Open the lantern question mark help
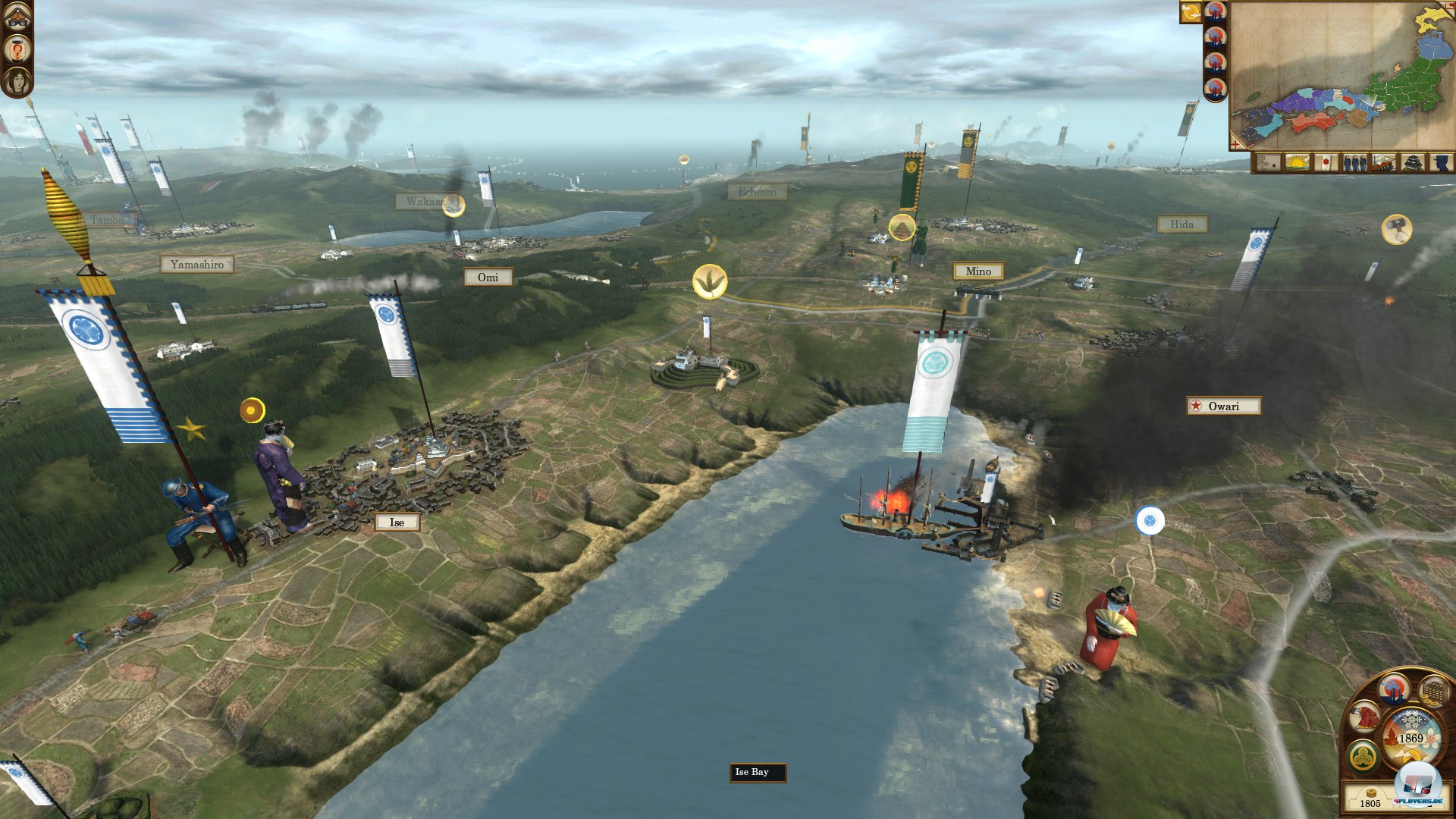 pyautogui.click(x=17, y=49)
